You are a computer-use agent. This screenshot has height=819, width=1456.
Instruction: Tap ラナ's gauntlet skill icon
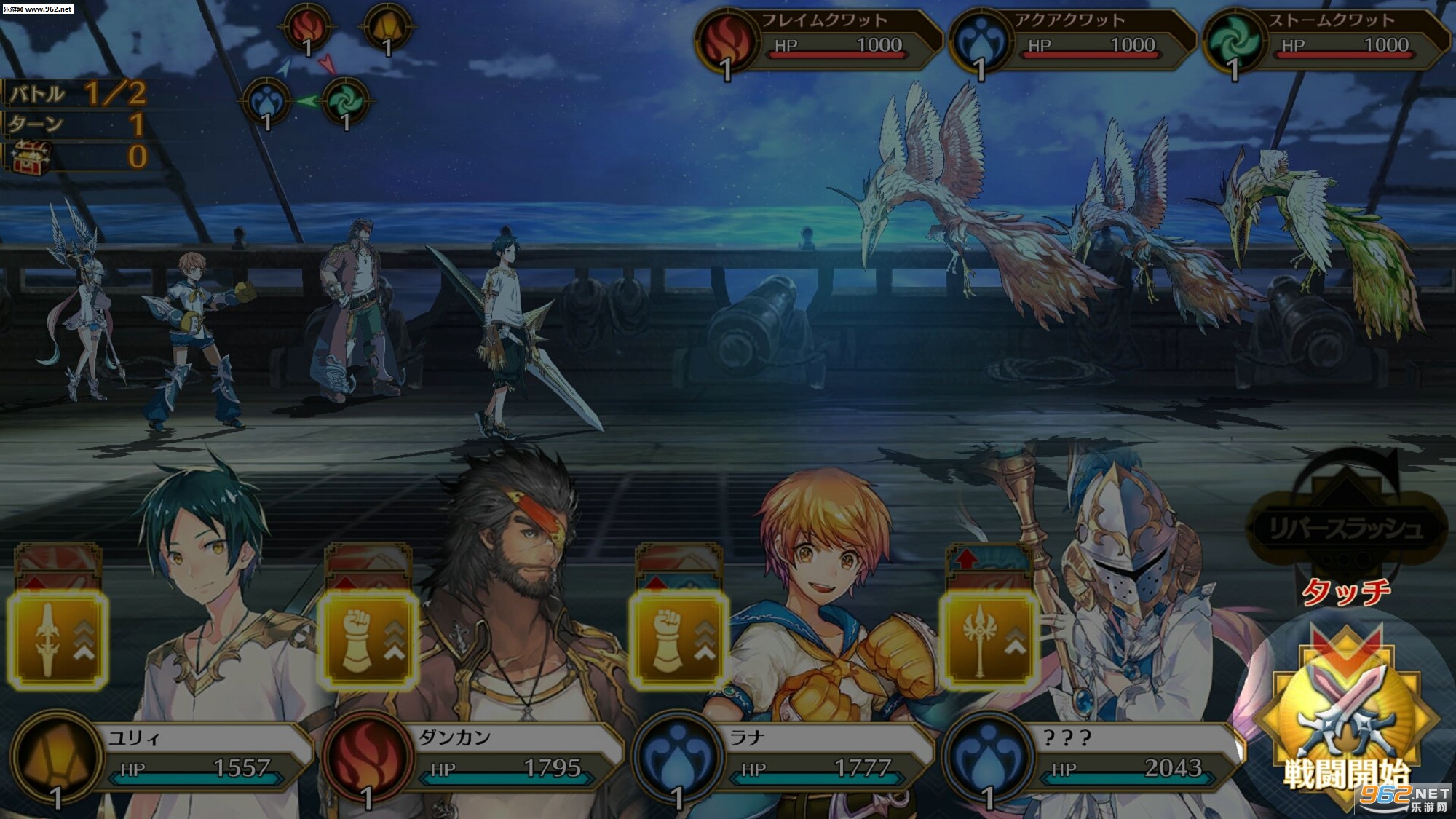679,640
